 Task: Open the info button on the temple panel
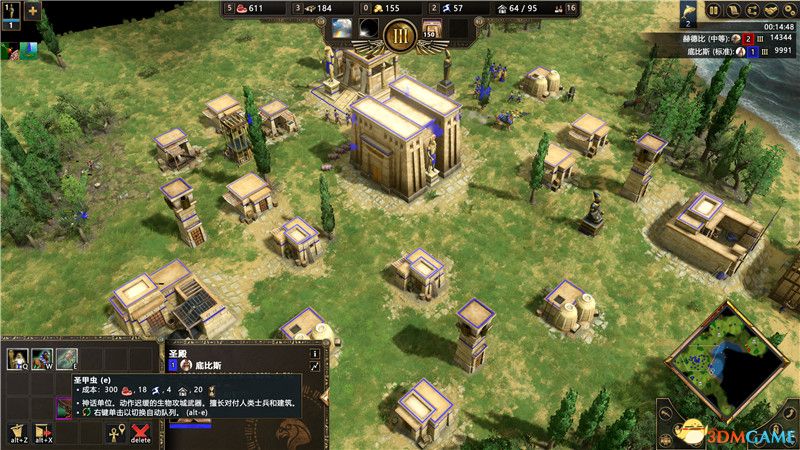coord(314,353)
